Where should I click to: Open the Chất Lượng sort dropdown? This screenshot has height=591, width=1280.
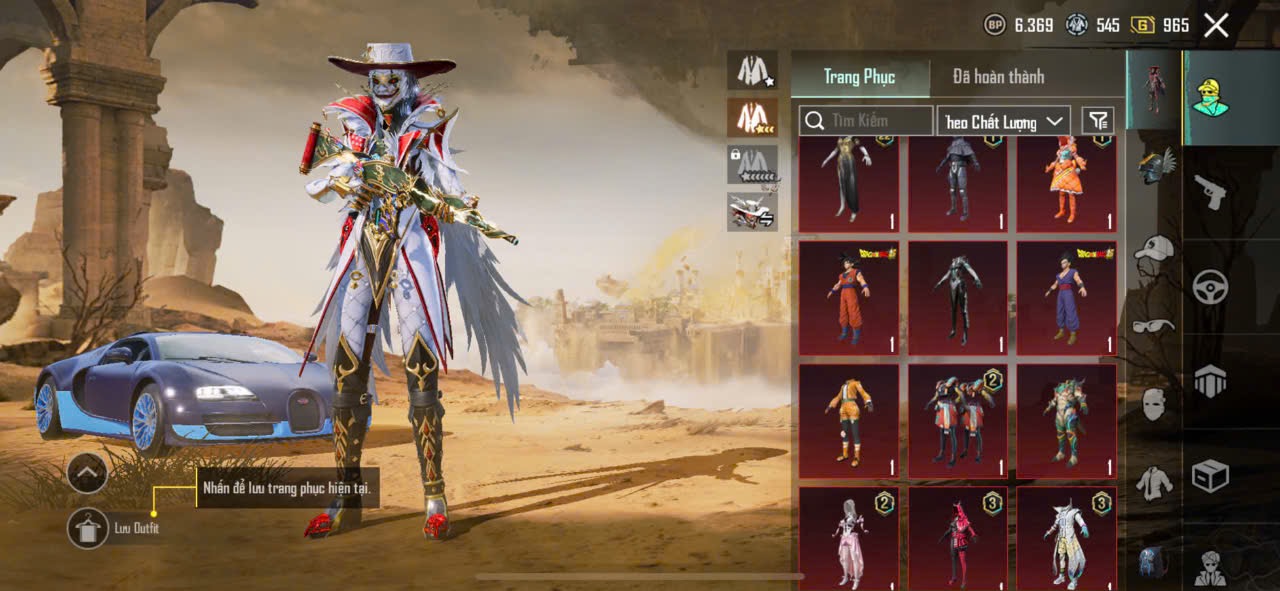tap(1004, 121)
